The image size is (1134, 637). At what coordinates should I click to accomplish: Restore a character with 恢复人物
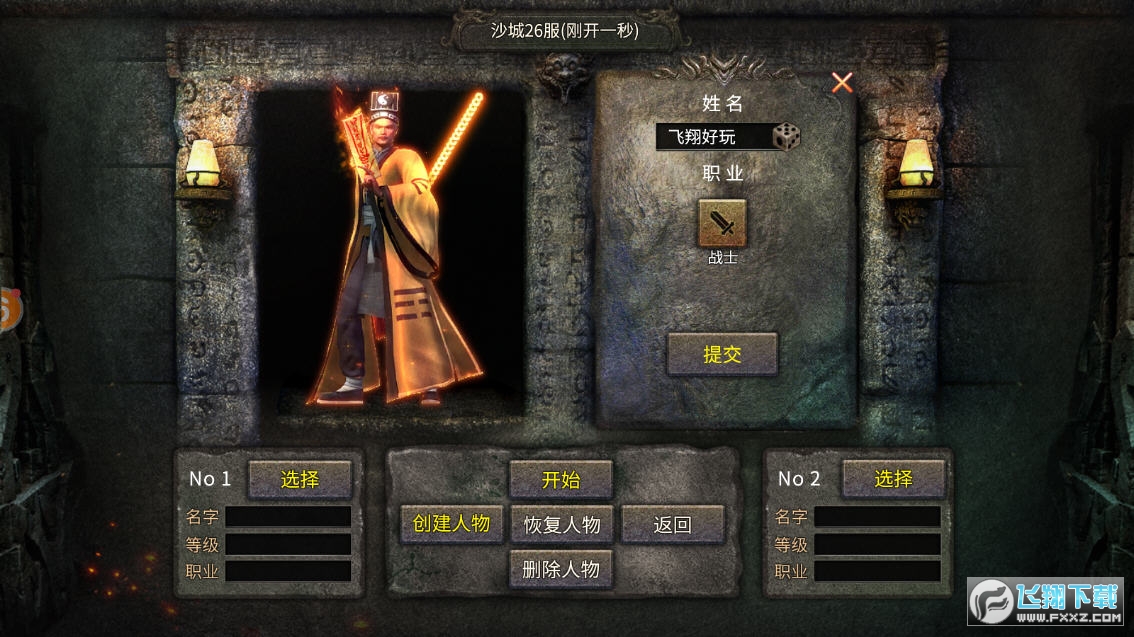[x=561, y=524]
